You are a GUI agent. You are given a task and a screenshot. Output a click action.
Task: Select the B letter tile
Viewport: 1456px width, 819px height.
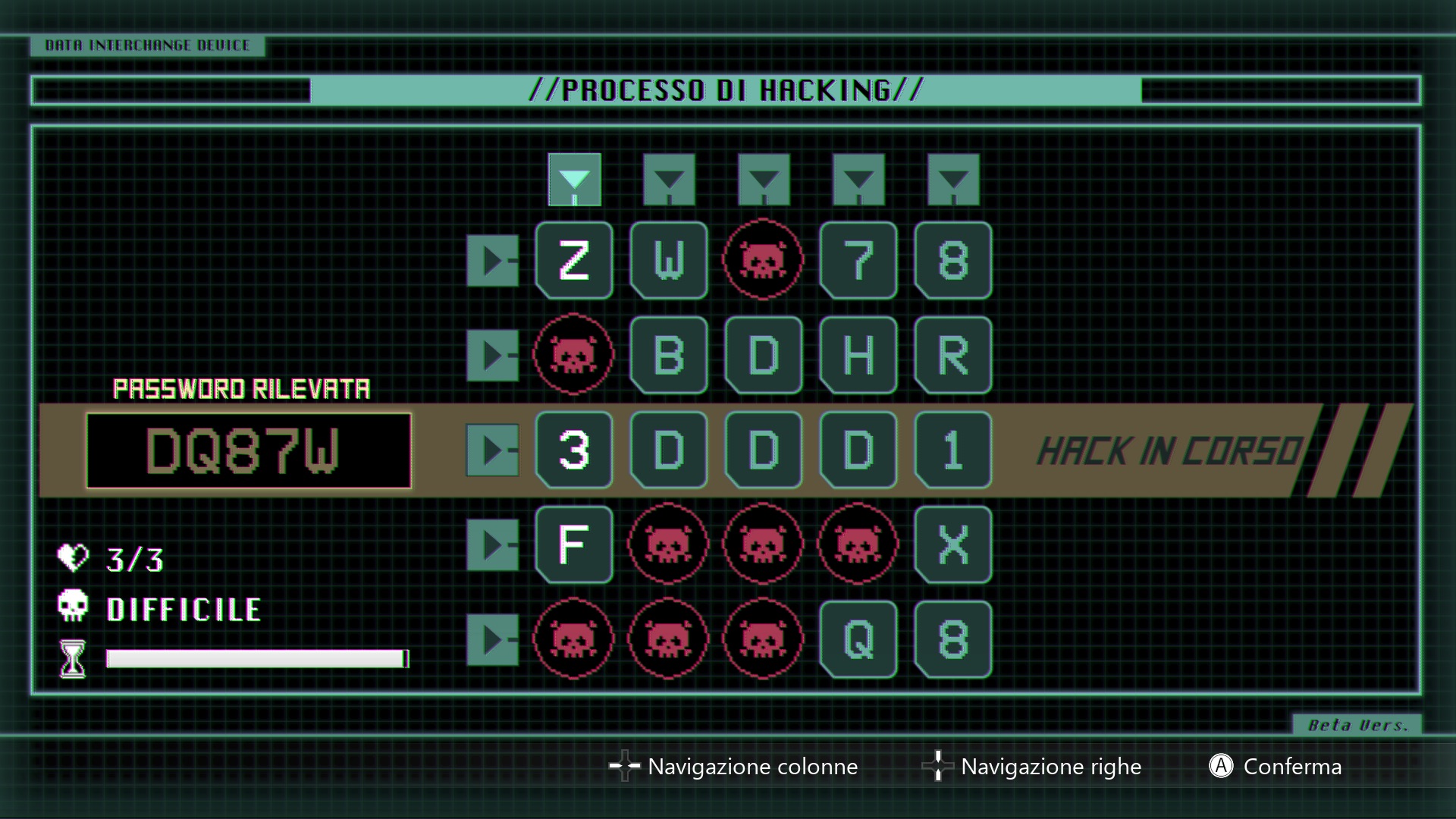pyautogui.click(x=669, y=355)
